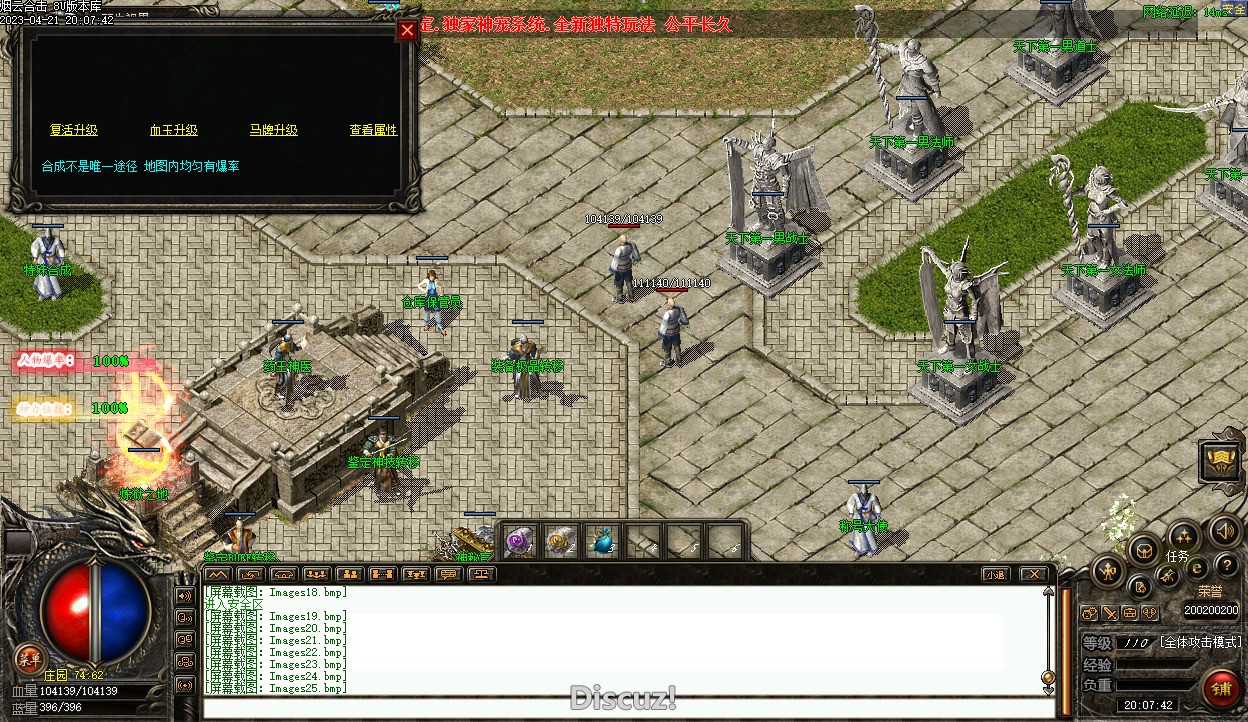
Task: Open help via the question mark icon
Action: point(1226,567)
